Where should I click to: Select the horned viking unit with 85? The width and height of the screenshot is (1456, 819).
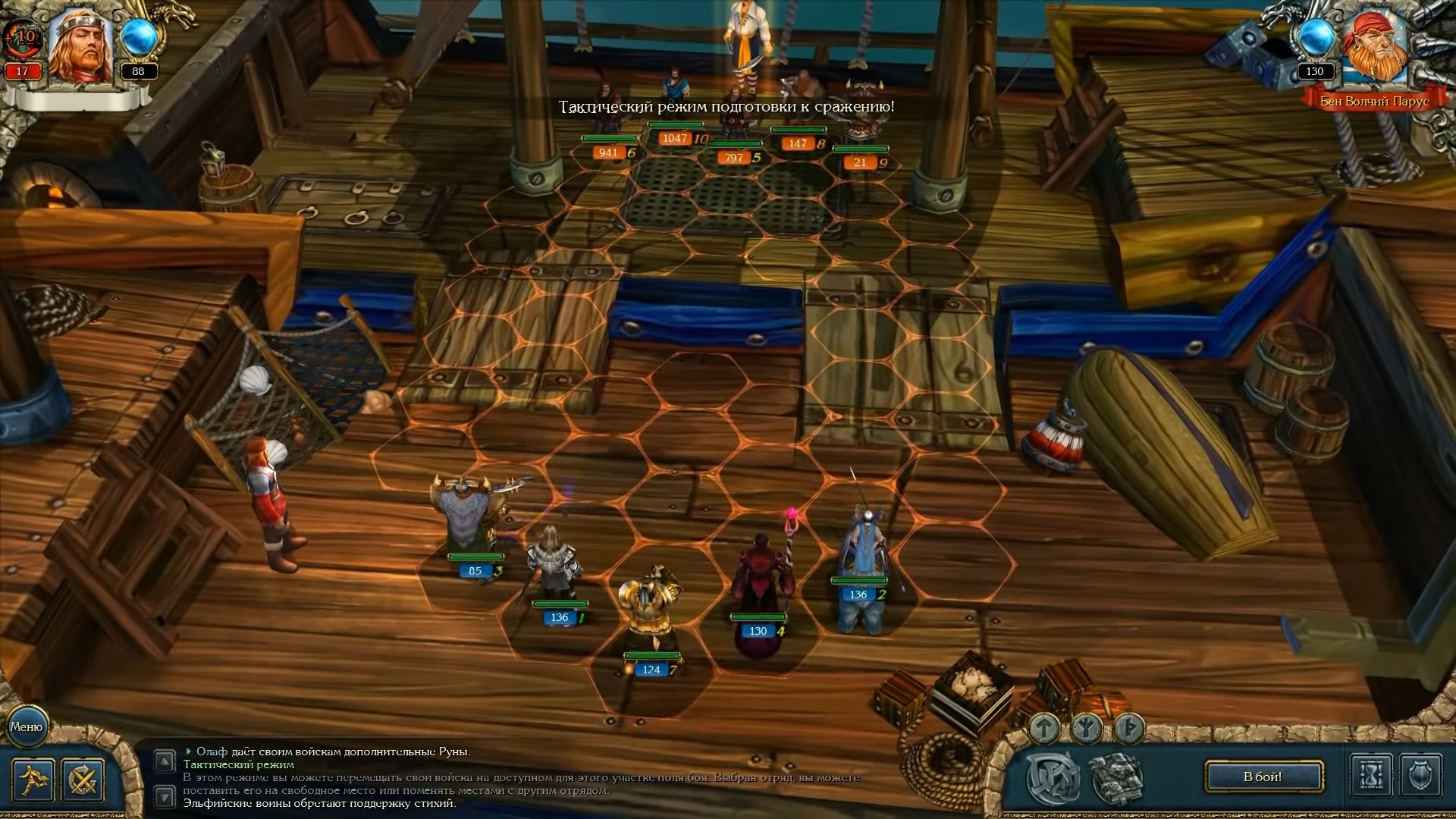(x=465, y=516)
